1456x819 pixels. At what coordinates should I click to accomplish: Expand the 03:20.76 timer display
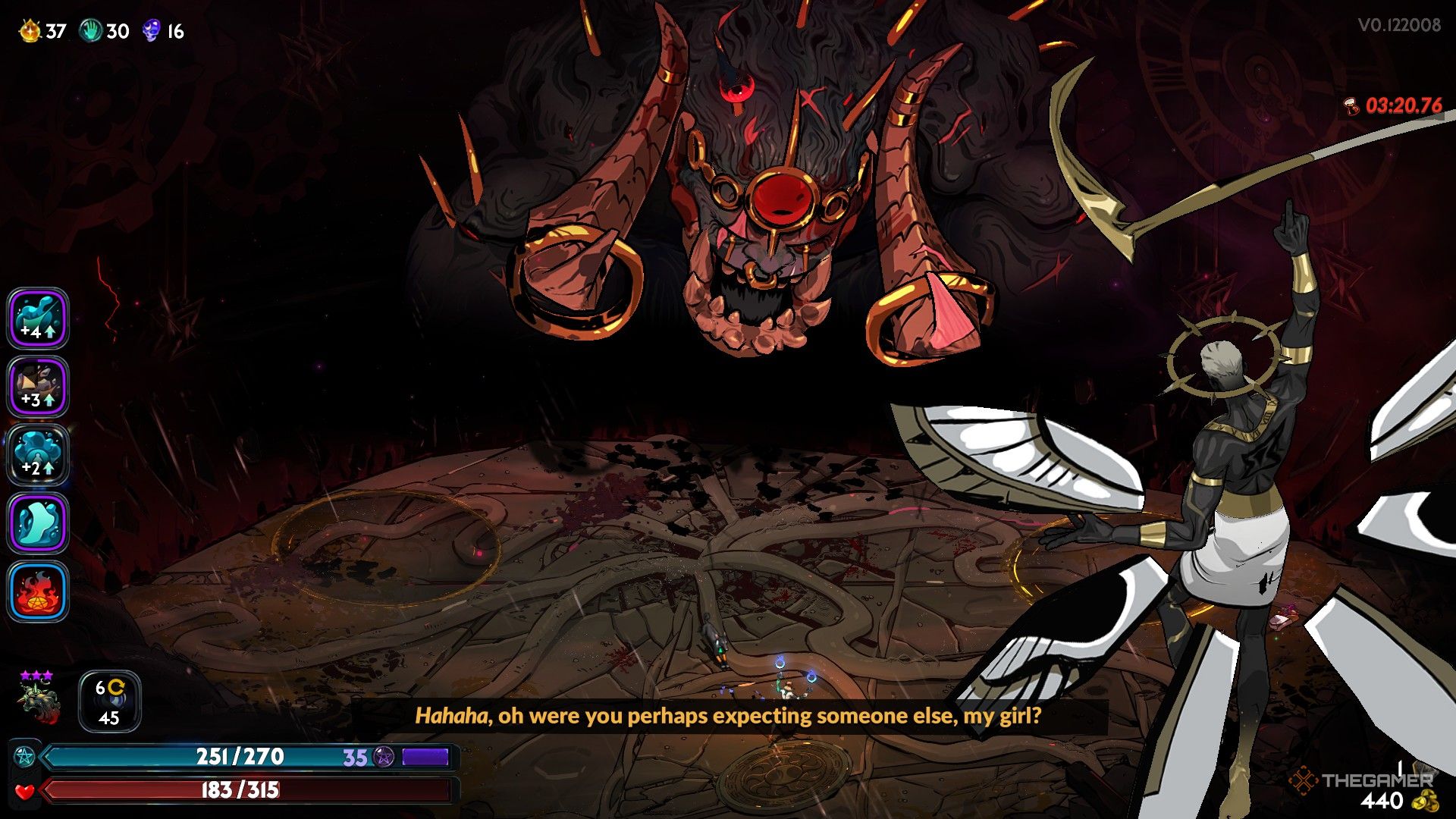tap(1401, 108)
